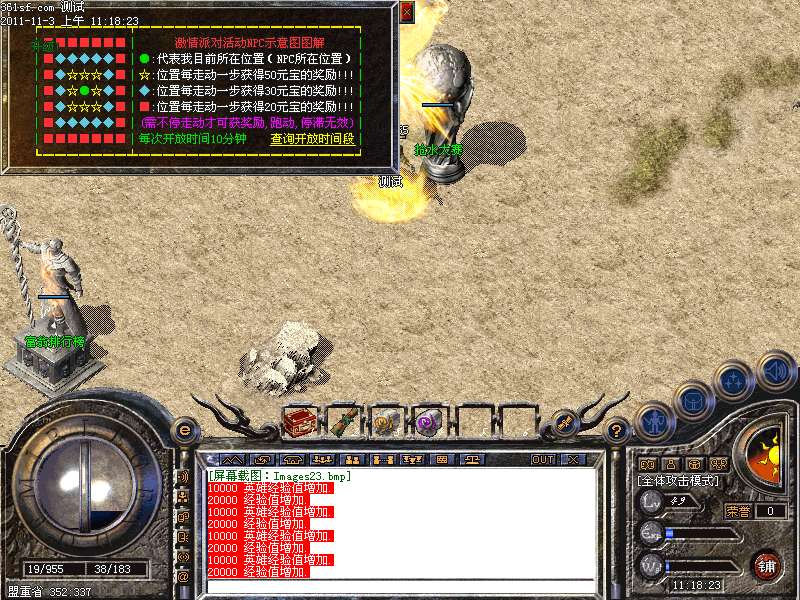Select the purple spiral stone belt item
Screen dimensions: 800x600
(429, 421)
